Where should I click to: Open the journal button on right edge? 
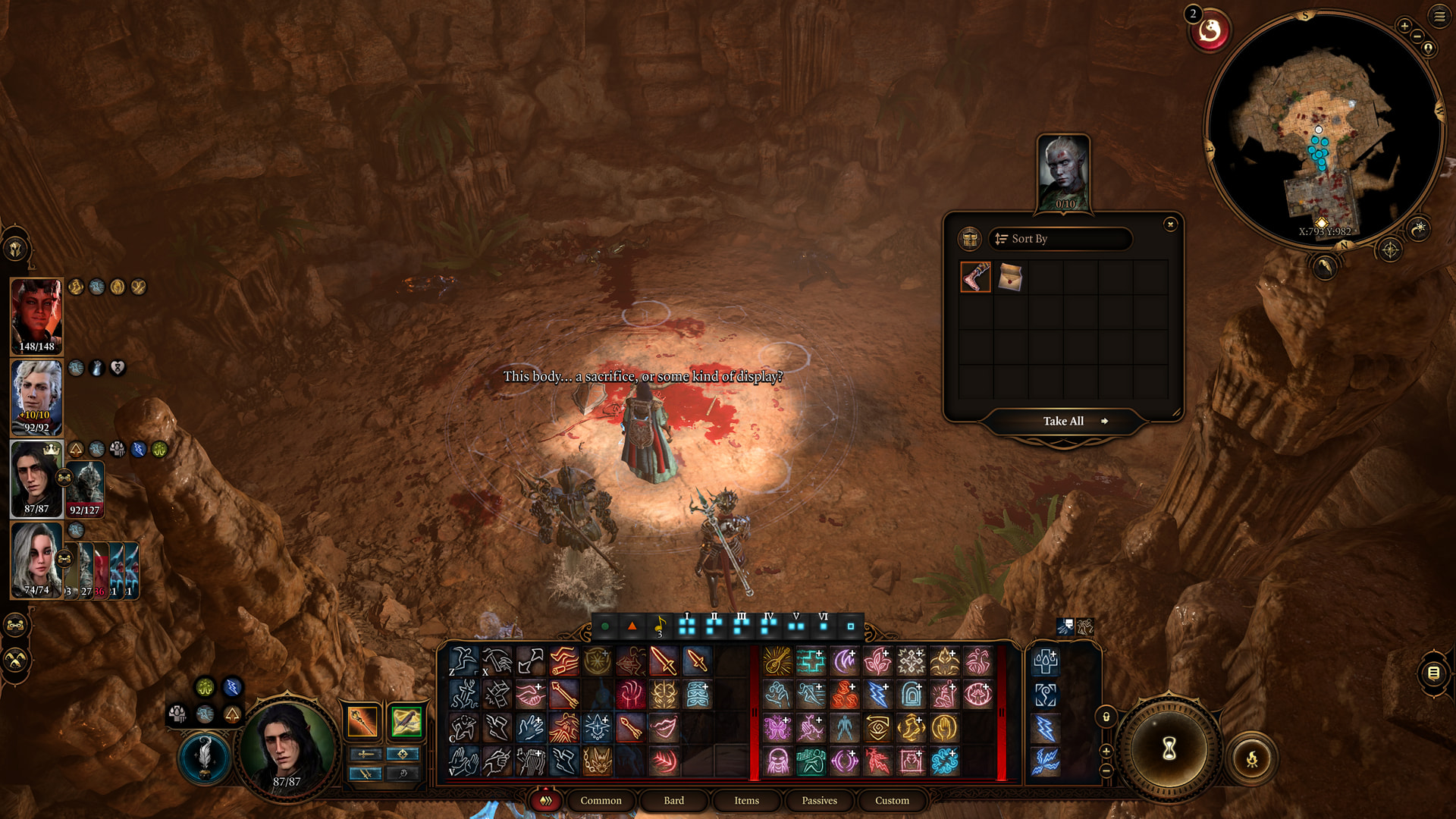1433,673
